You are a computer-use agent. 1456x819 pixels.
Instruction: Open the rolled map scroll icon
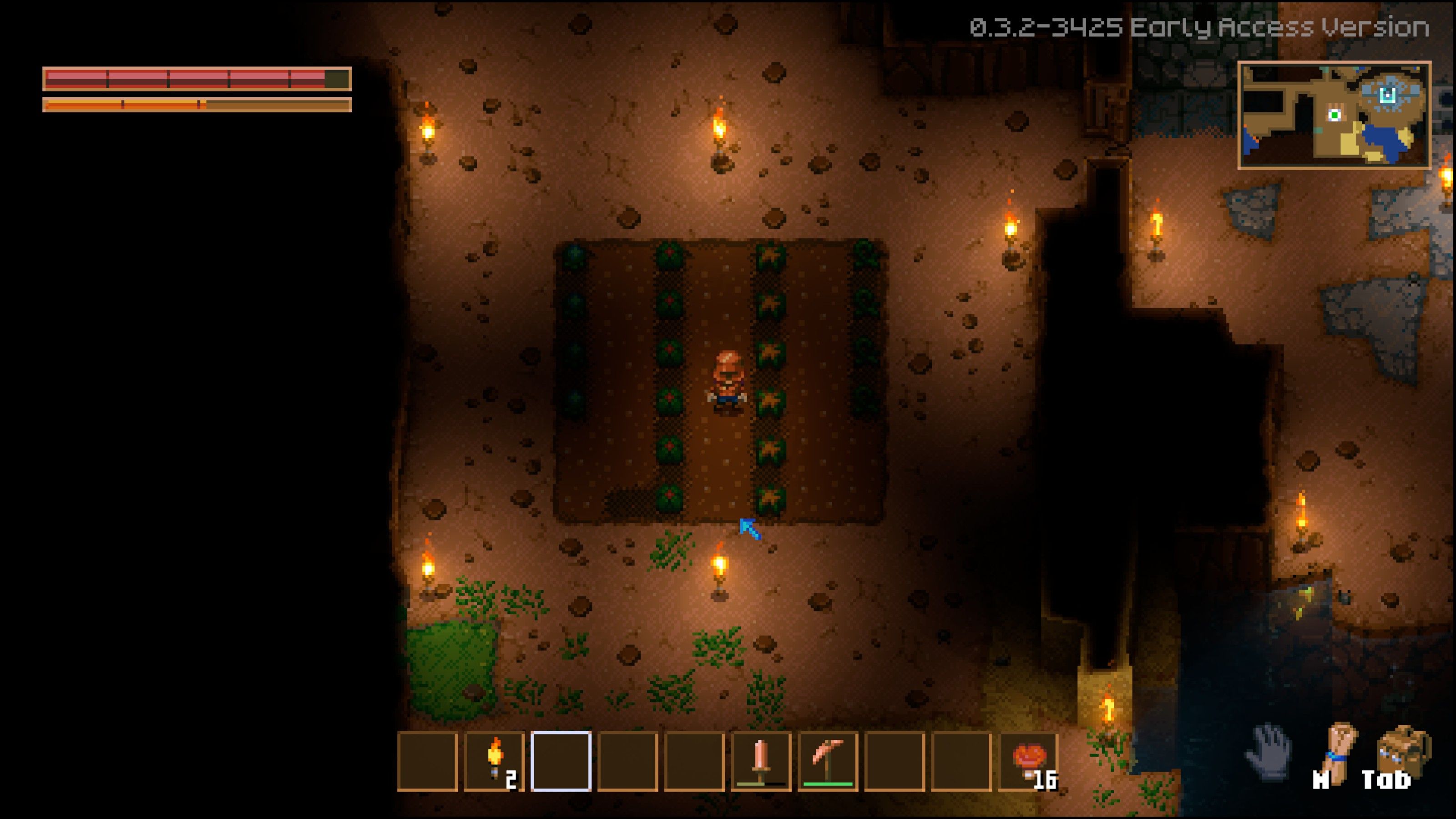point(1338,751)
